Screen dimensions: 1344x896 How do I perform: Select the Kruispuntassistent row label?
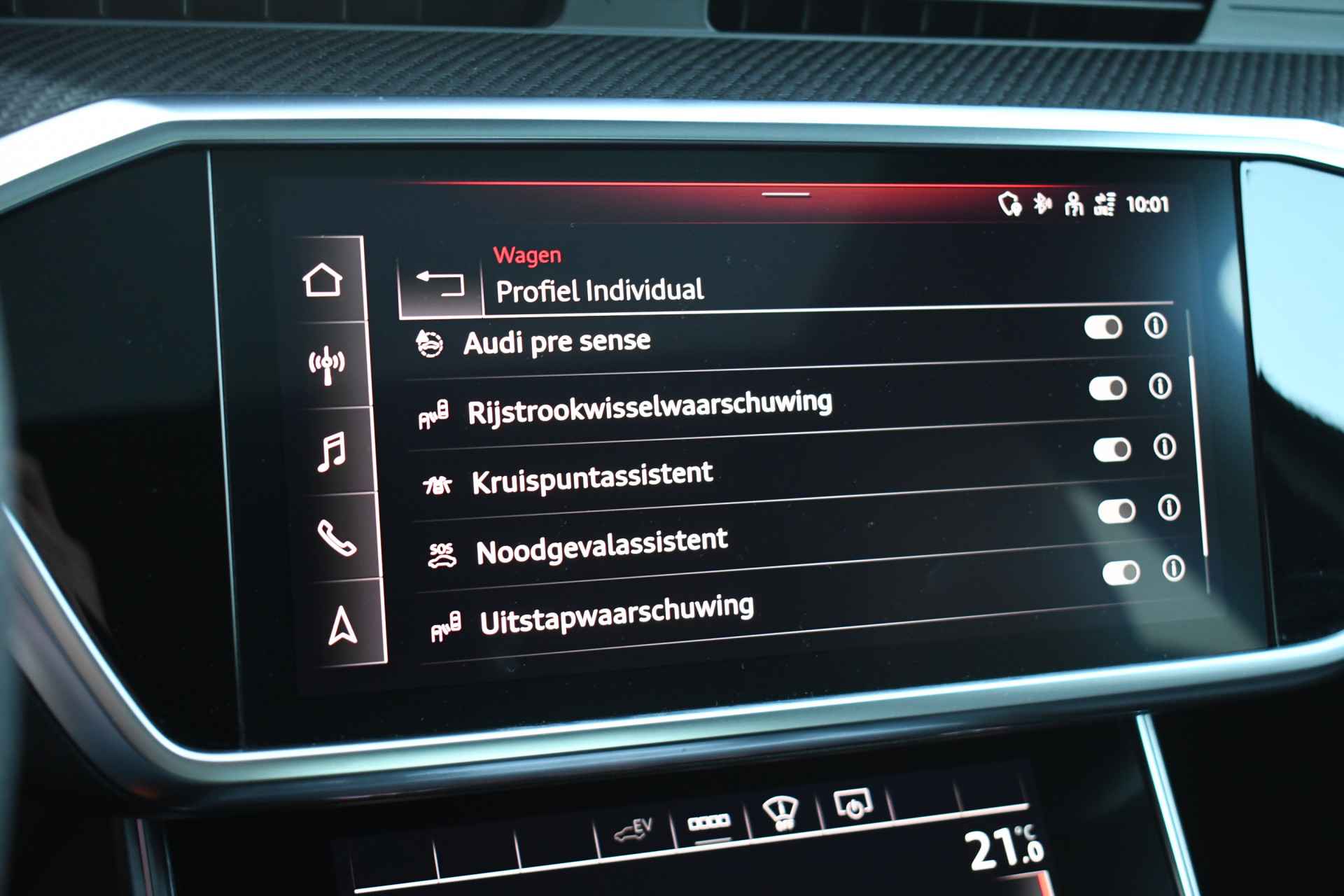click(592, 477)
